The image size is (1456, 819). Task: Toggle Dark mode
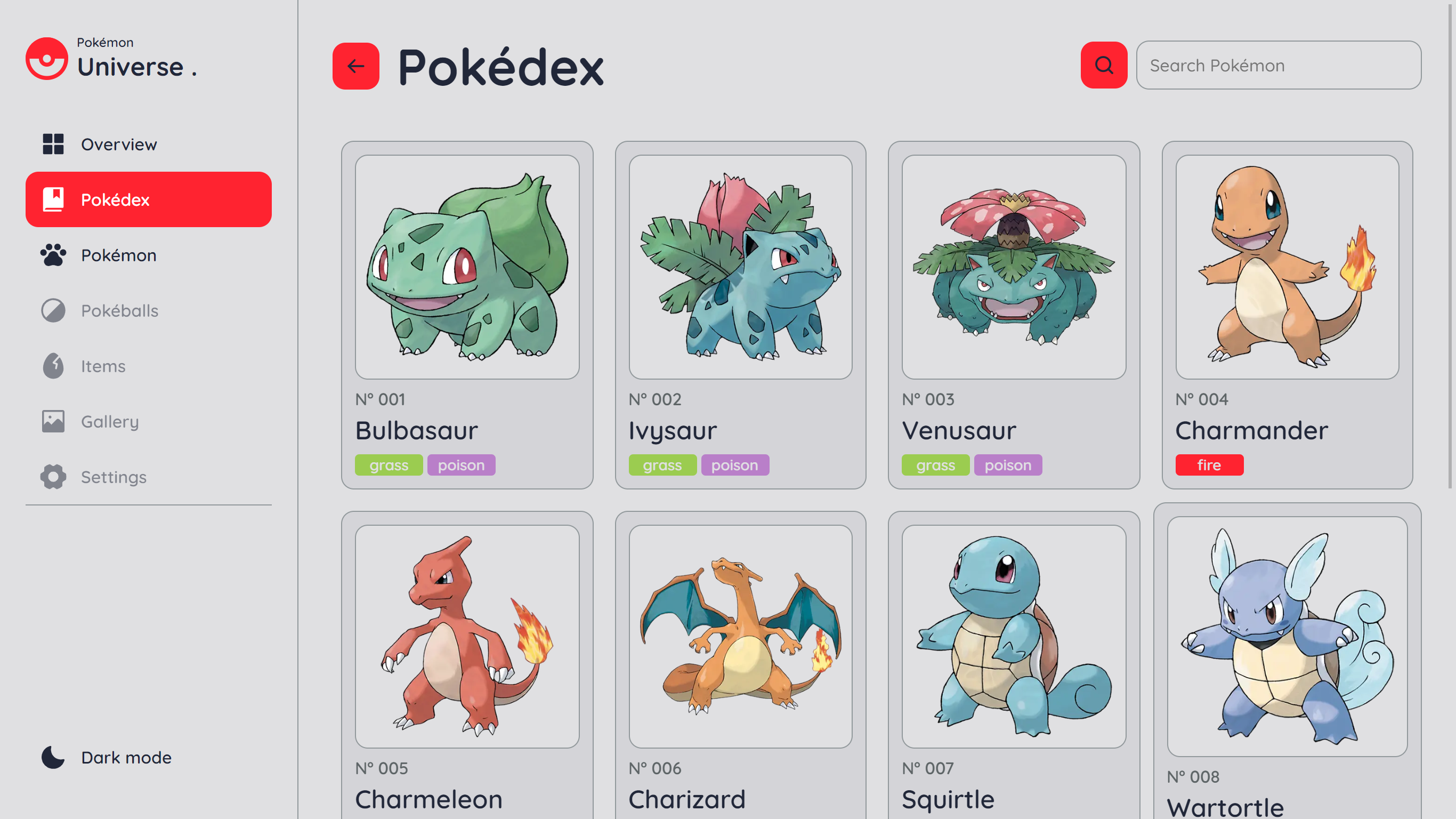[x=125, y=757]
